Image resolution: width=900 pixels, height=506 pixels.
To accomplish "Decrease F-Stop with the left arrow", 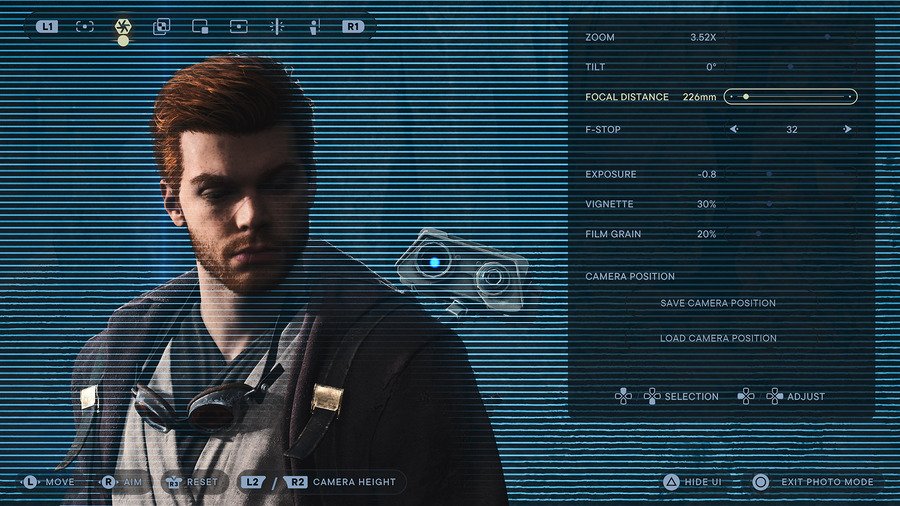I will tap(733, 129).
